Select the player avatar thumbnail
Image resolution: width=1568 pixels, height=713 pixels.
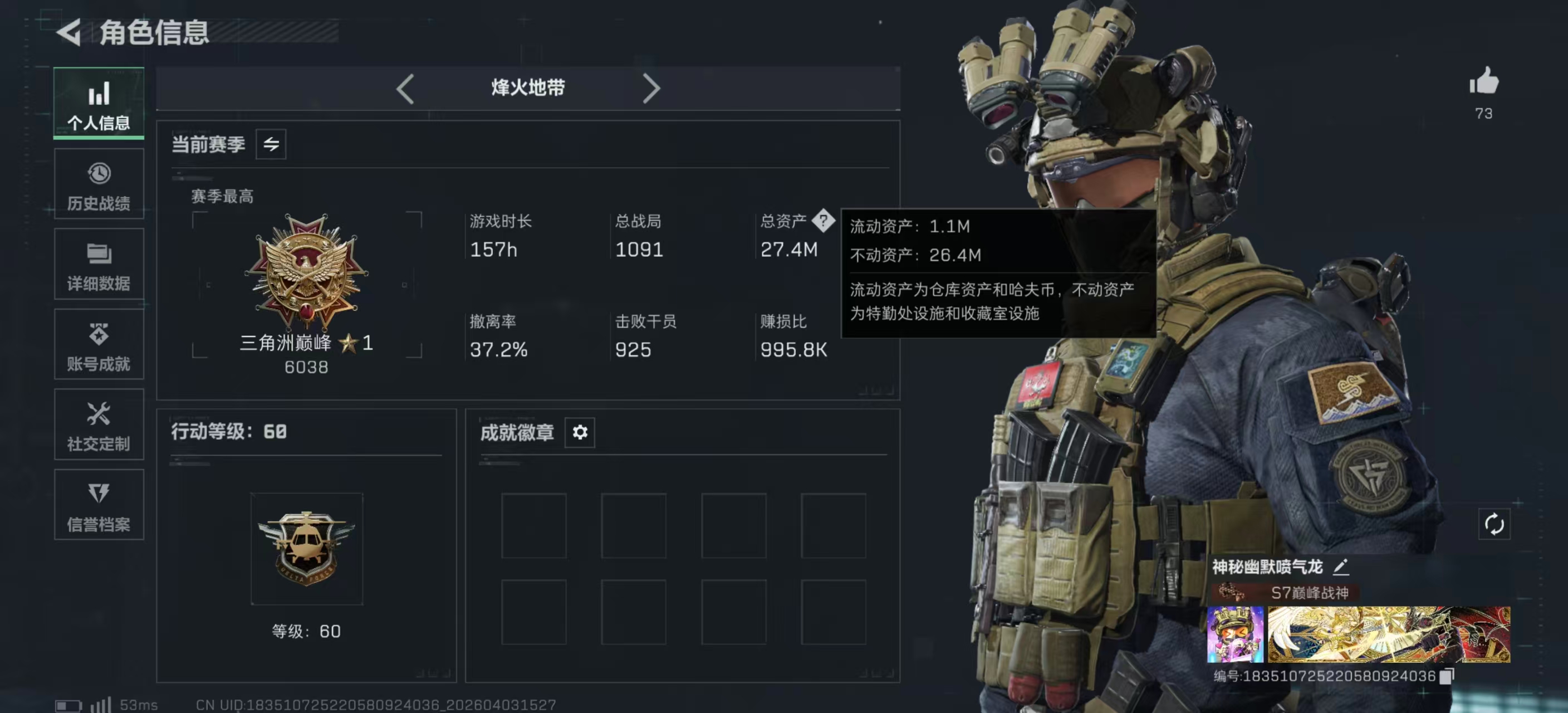[1234, 634]
